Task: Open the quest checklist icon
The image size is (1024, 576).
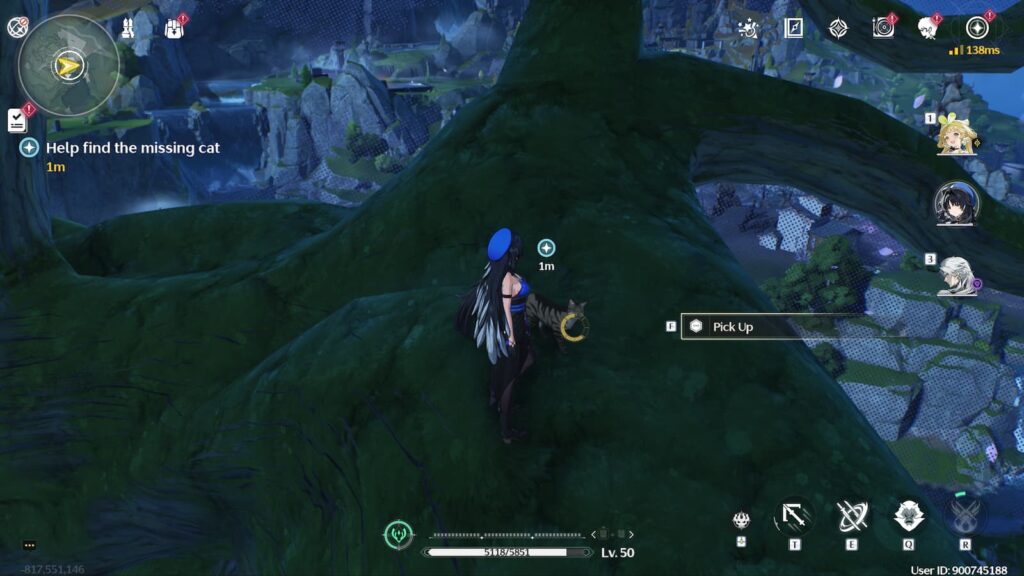Action: (17, 121)
